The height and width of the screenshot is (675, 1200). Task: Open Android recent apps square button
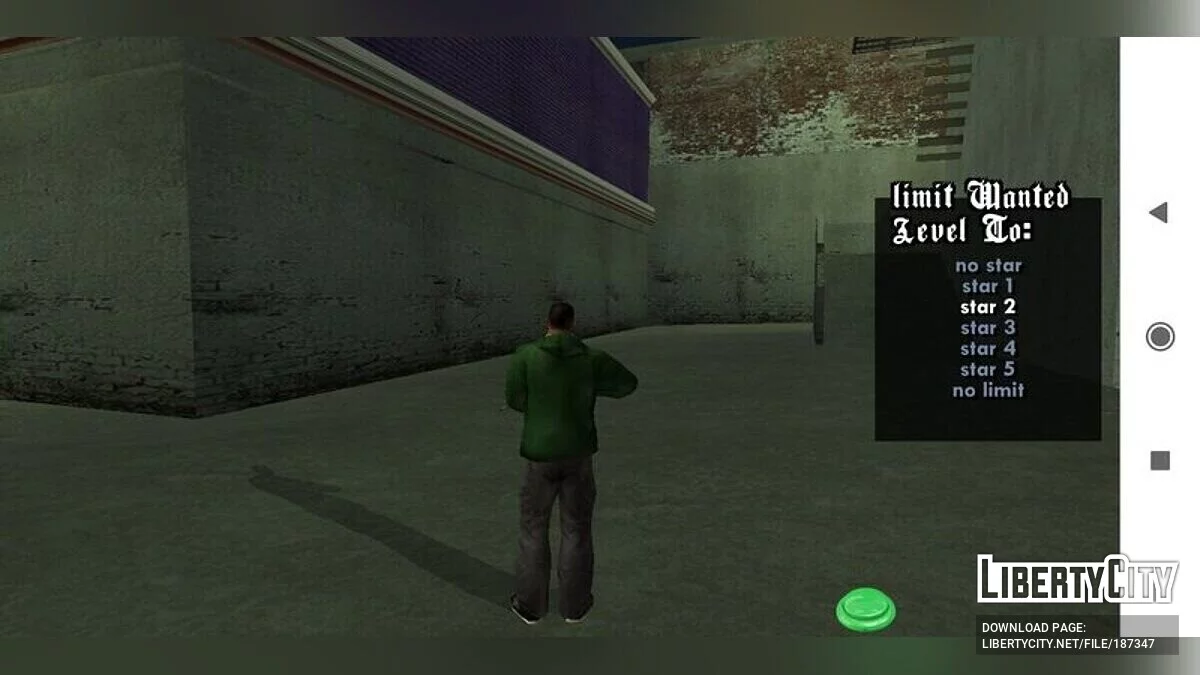(x=1160, y=460)
